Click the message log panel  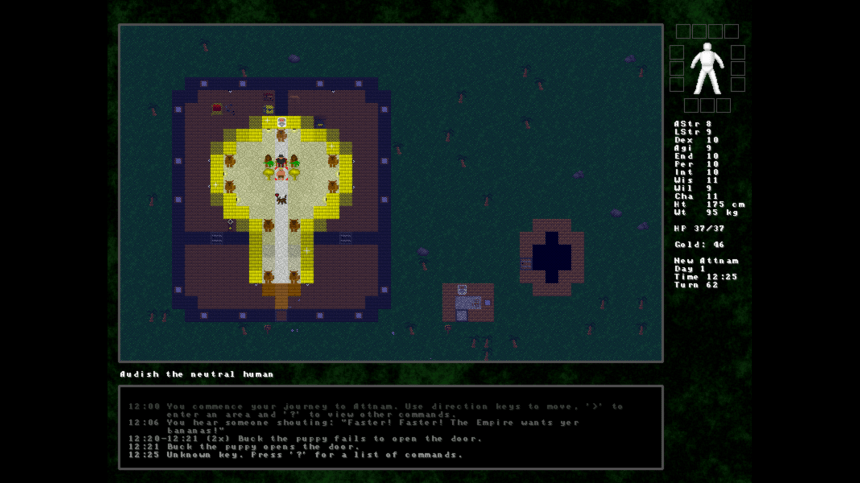pyautogui.click(x=391, y=427)
